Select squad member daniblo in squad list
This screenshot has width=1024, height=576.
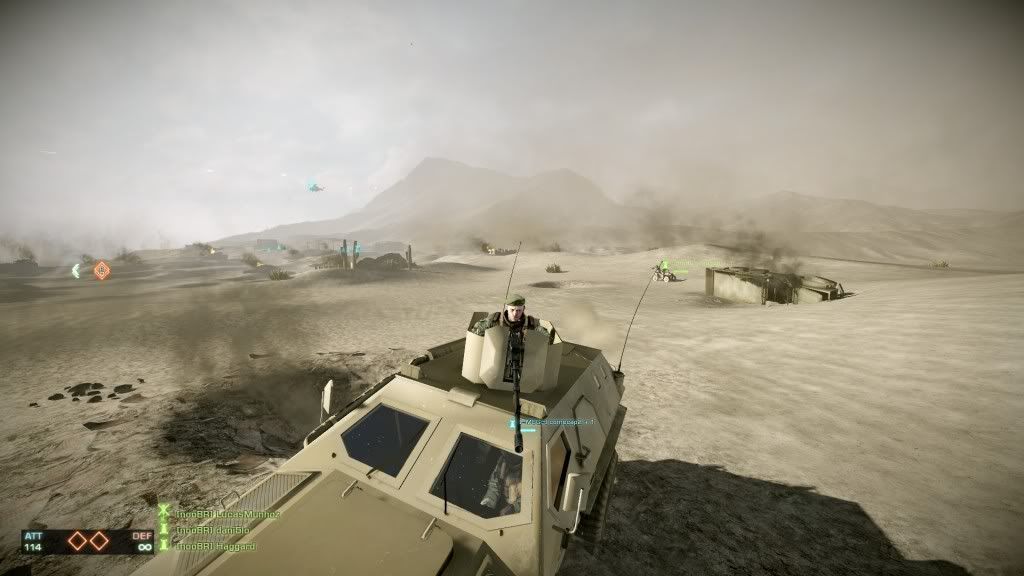214,530
